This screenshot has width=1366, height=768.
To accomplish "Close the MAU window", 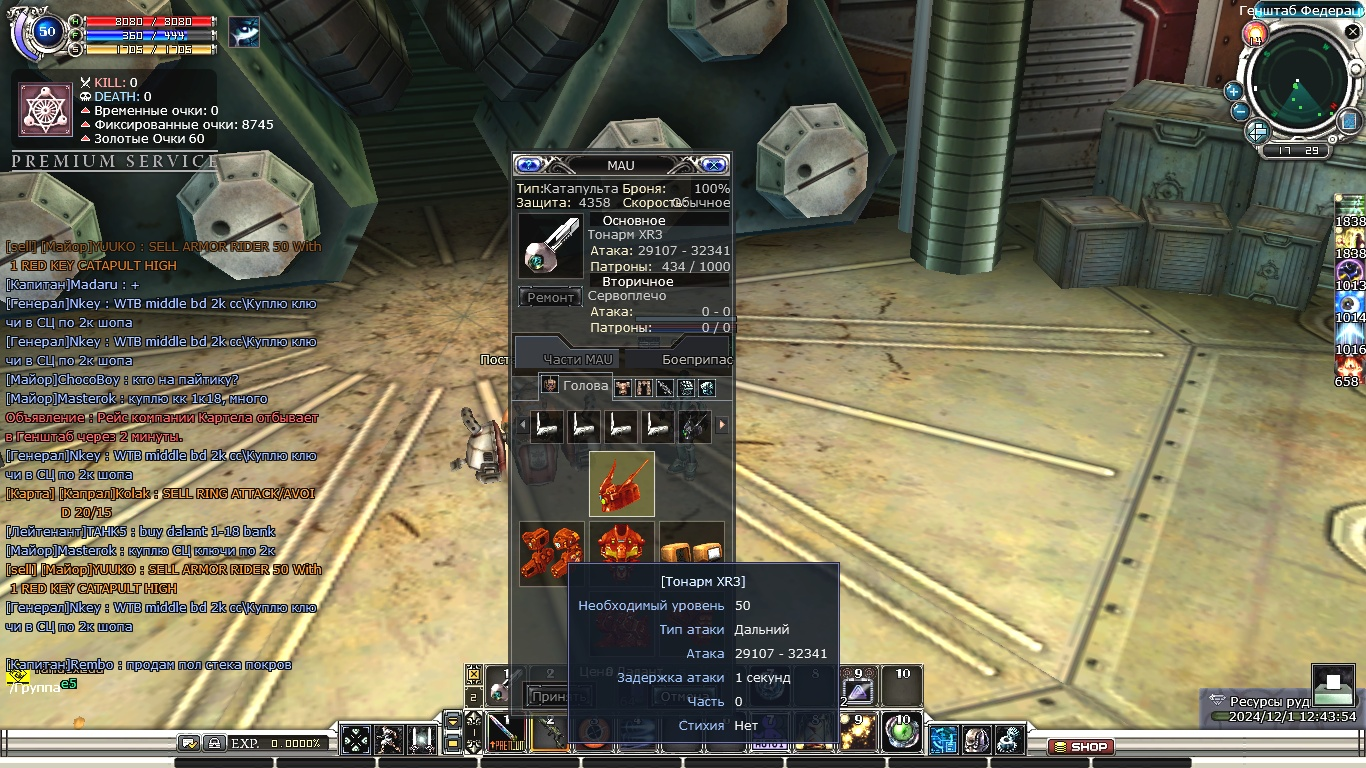I will point(714,165).
